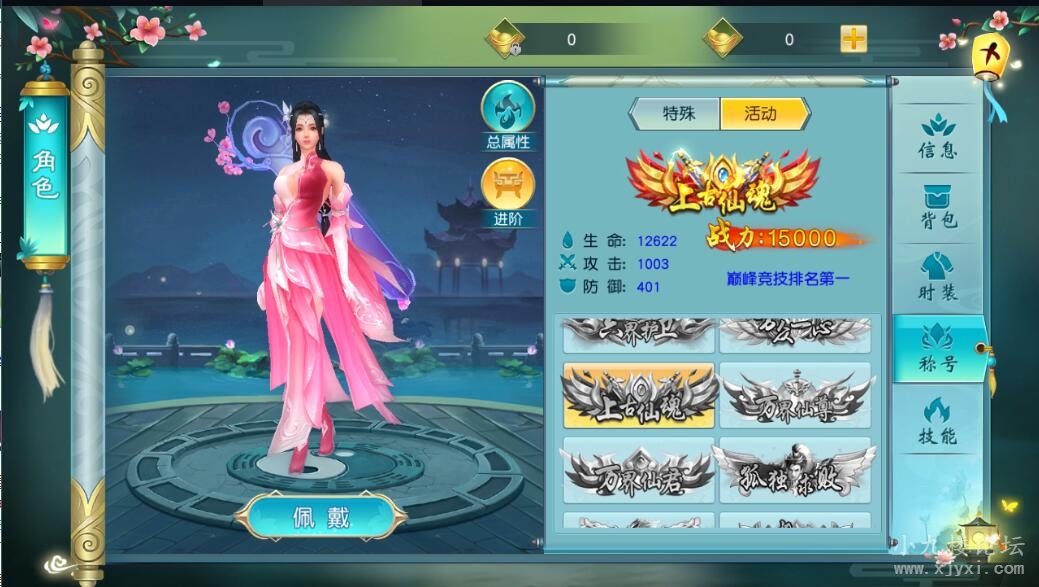
Task: Select the 活动 titles tab
Action: (x=761, y=114)
